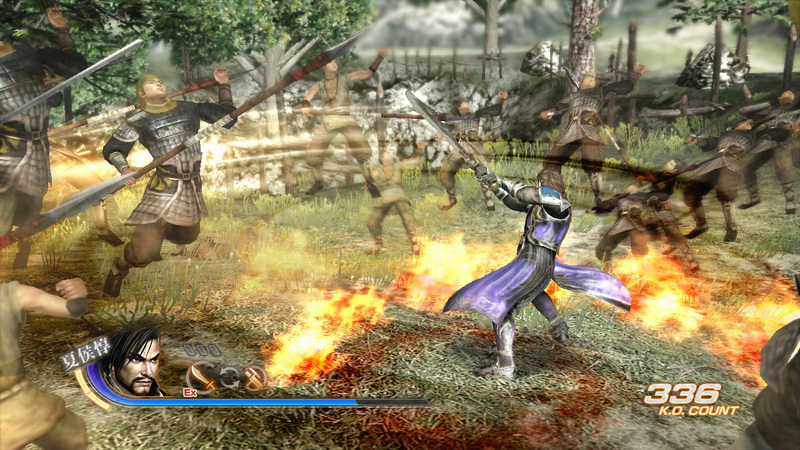Click the 夏侯惇 character name label

[83, 353]
